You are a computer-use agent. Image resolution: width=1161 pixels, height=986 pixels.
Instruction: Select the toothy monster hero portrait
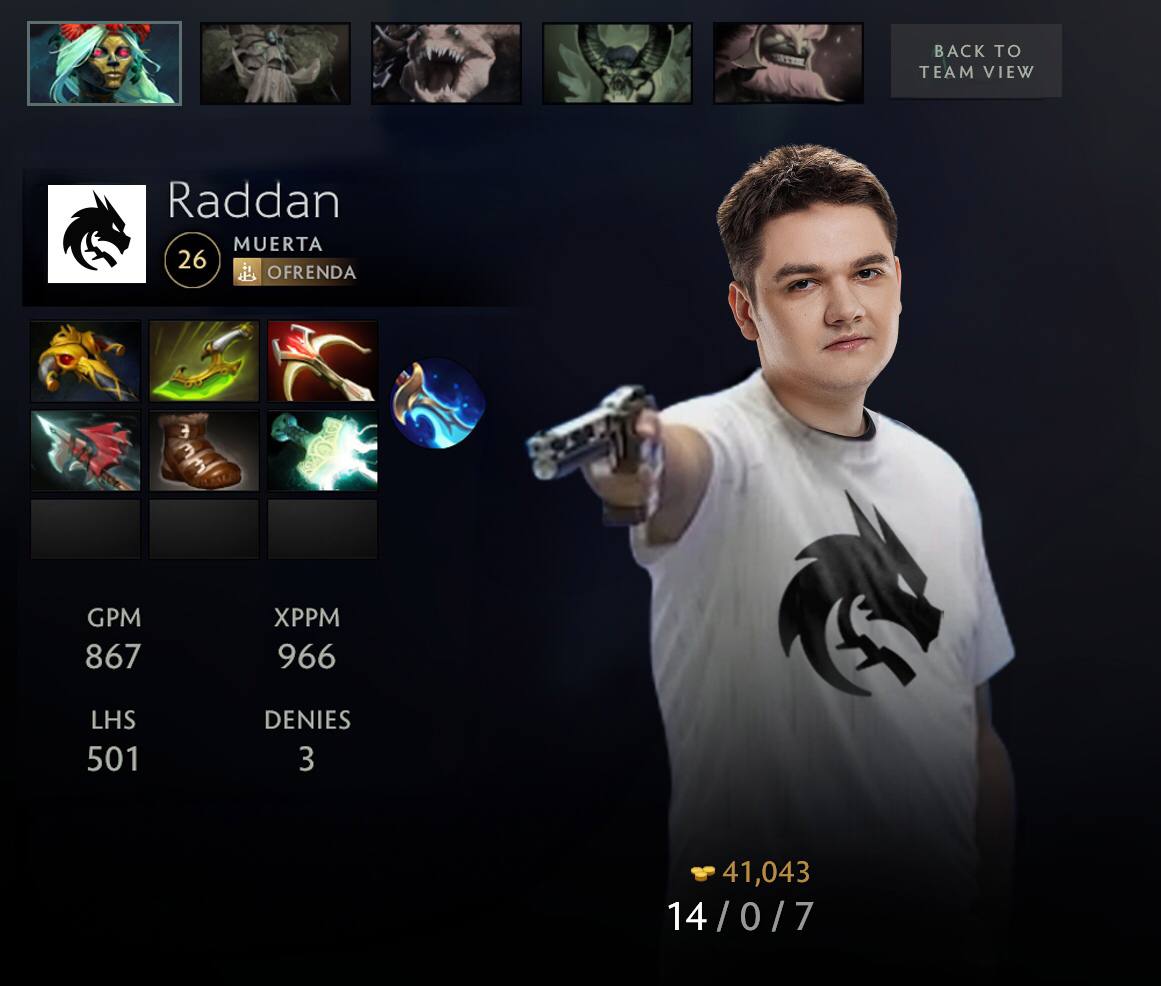tap(446, 64)
